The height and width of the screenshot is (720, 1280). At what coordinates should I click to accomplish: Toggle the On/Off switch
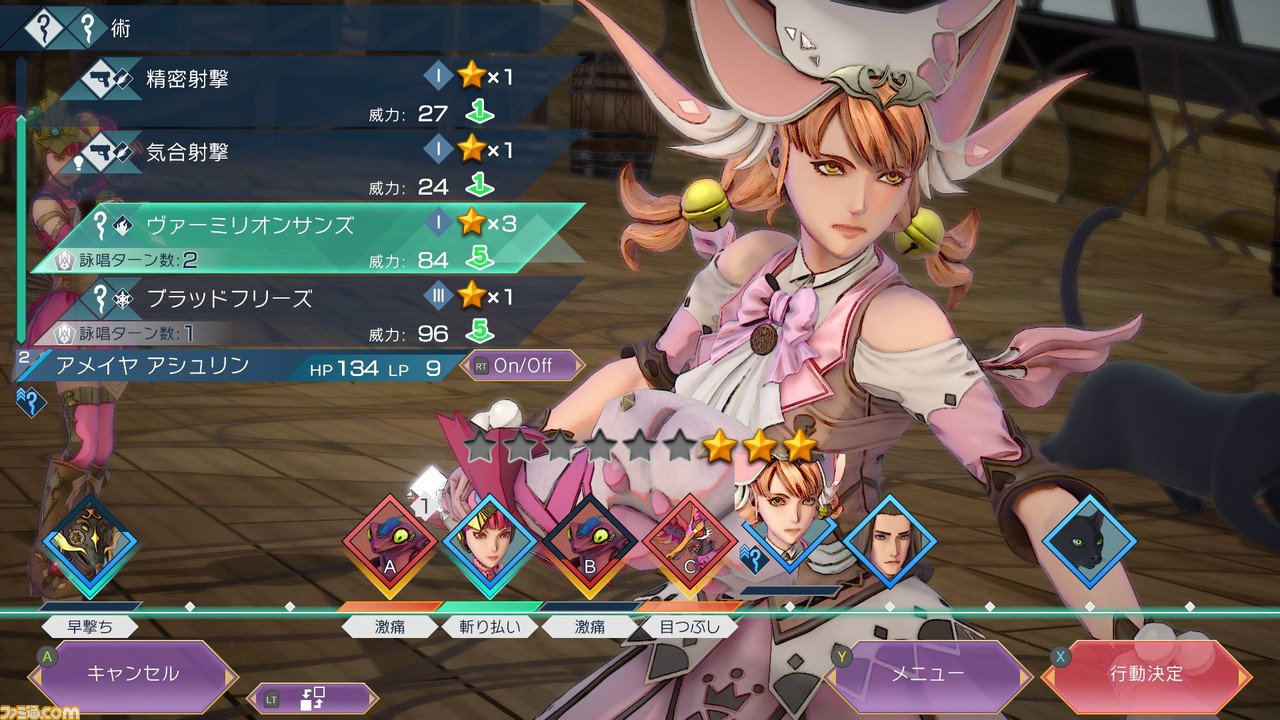pyautogui.click(x=522, y=365)
